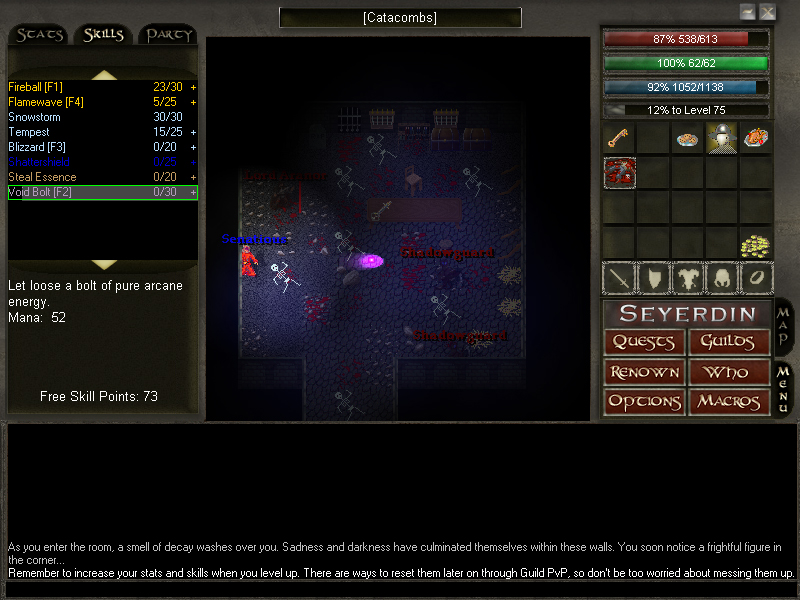800x600 pixels.
Task: Open the Options menu
Action: (644, 402)
